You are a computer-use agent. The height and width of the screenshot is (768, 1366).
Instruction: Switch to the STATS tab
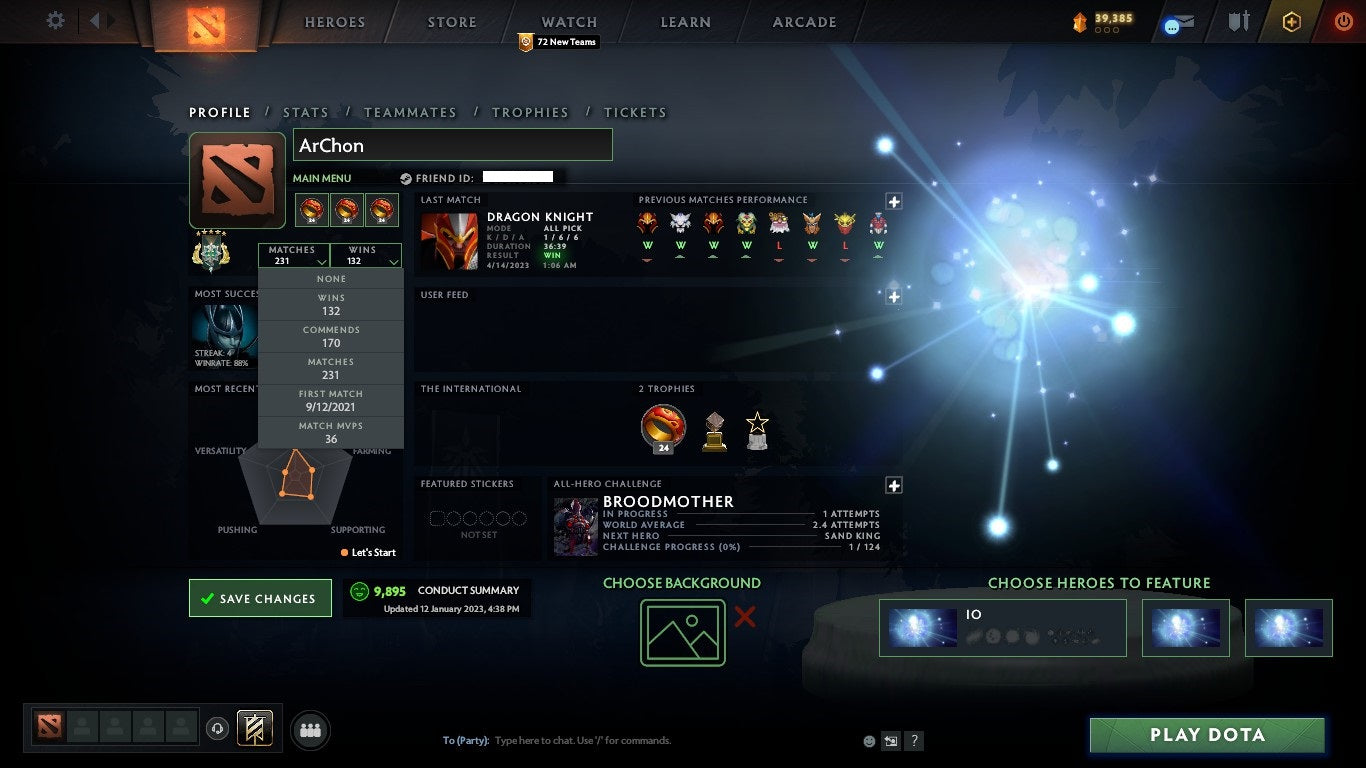pyautogui.click(x=306, y=112)
